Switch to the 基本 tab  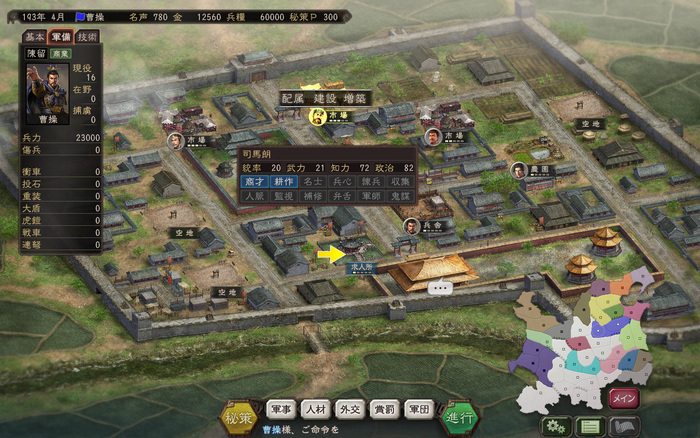[34, 36]
